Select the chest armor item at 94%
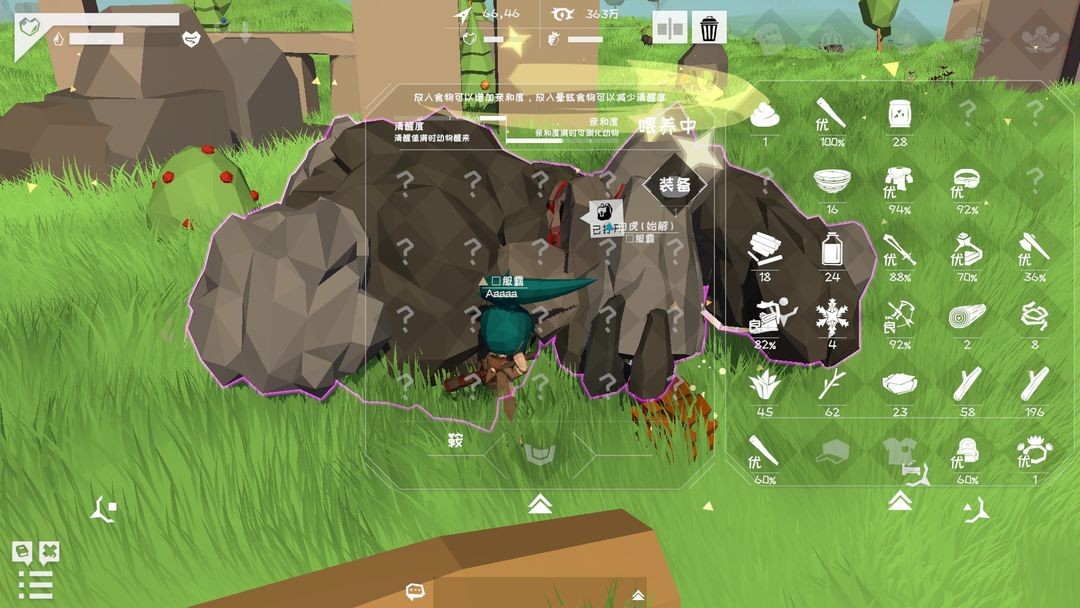 (x=899, y=181)
